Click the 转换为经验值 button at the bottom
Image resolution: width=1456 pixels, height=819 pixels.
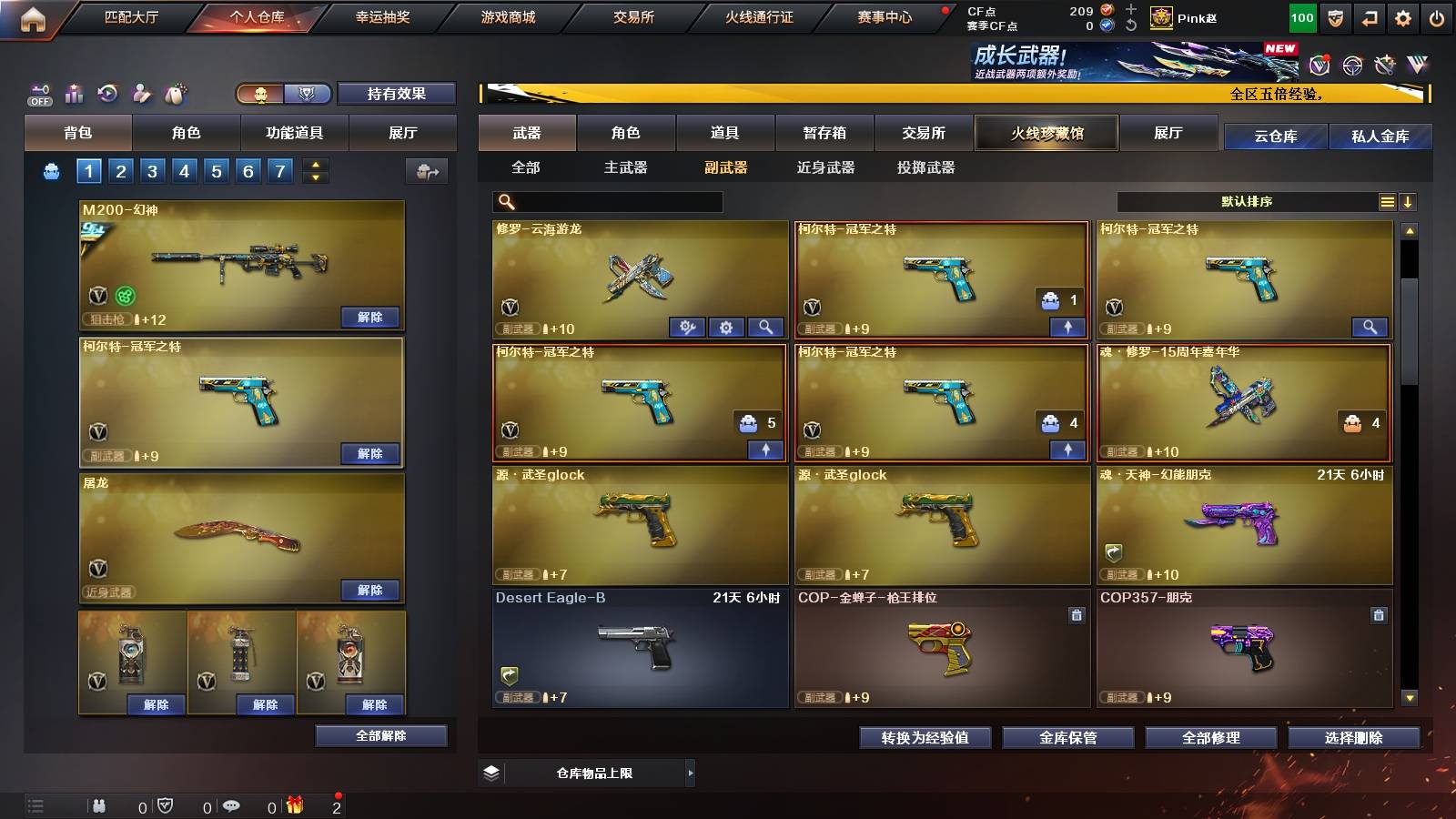(x=925, y=738)
